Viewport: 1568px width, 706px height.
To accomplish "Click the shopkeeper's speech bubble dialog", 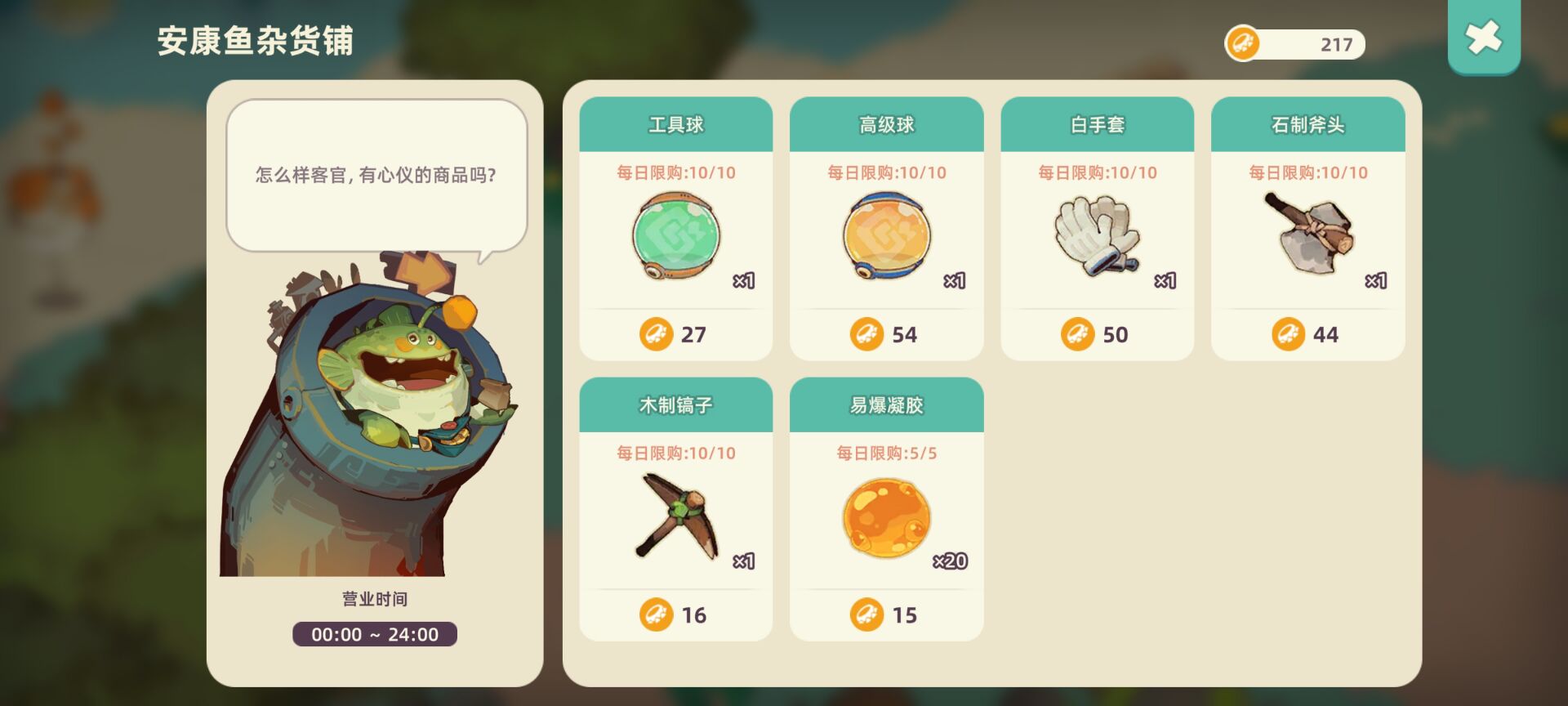I will [x=376, y=174].
